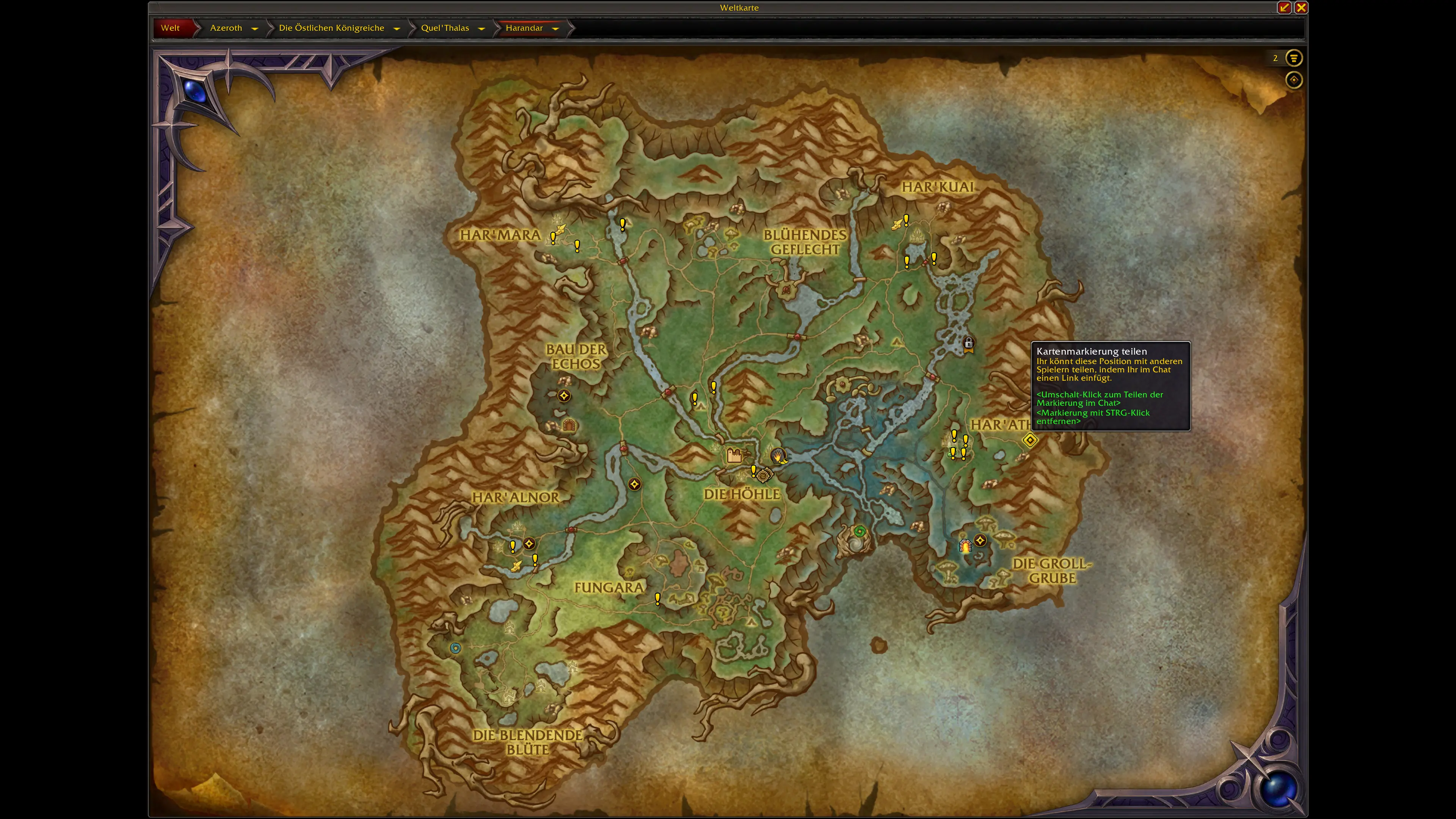Open the map filter options button
Screen dimensions: 1456x819
click(1293, 58)
